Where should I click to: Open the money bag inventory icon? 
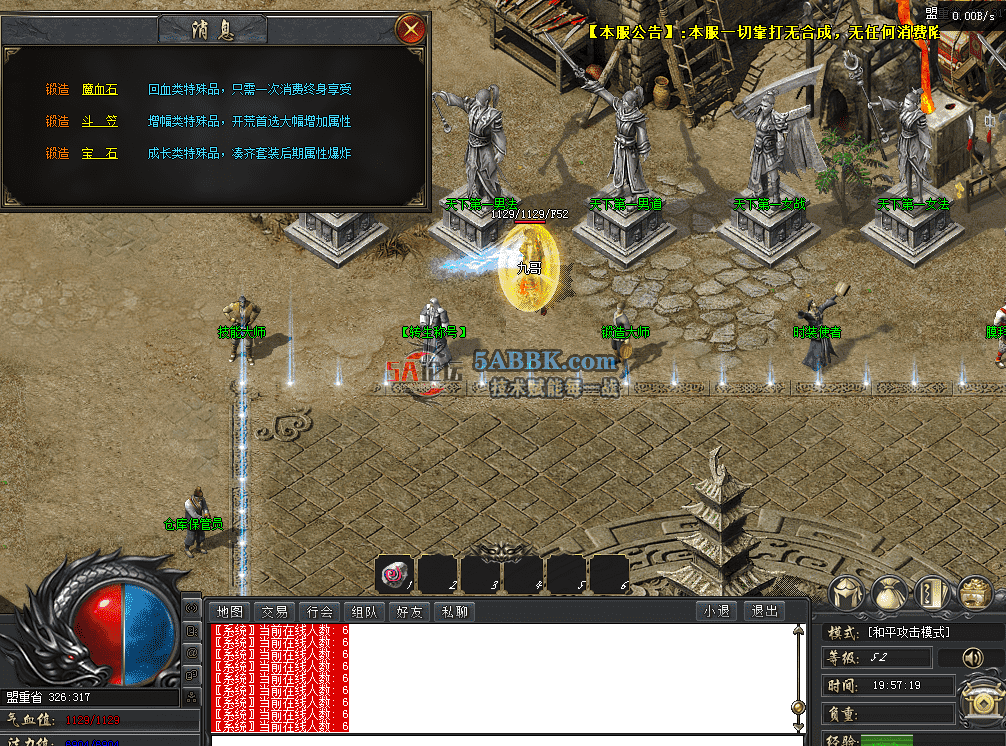890,594
